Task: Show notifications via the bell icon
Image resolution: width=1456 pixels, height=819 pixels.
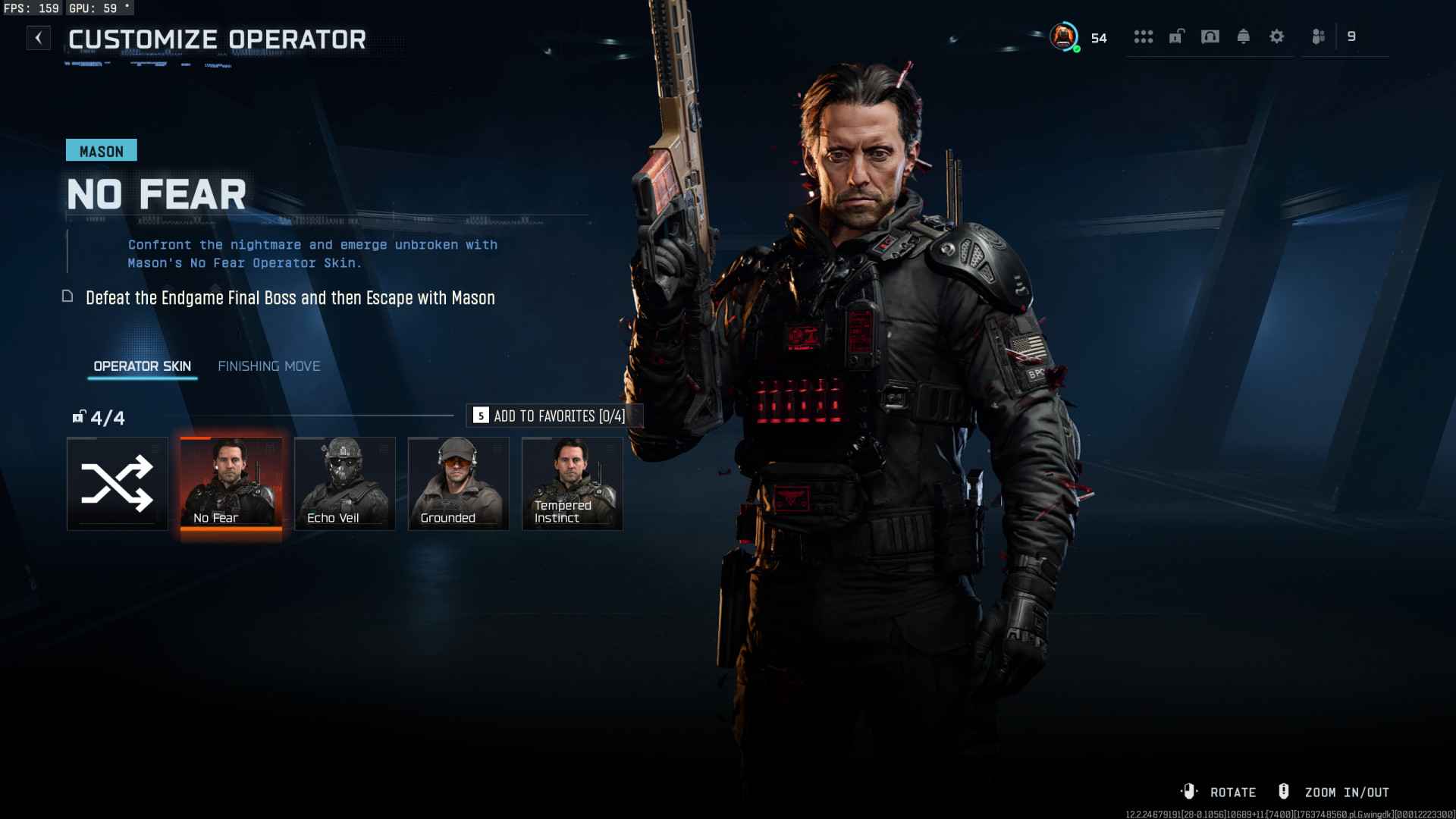Action: 1243,36
